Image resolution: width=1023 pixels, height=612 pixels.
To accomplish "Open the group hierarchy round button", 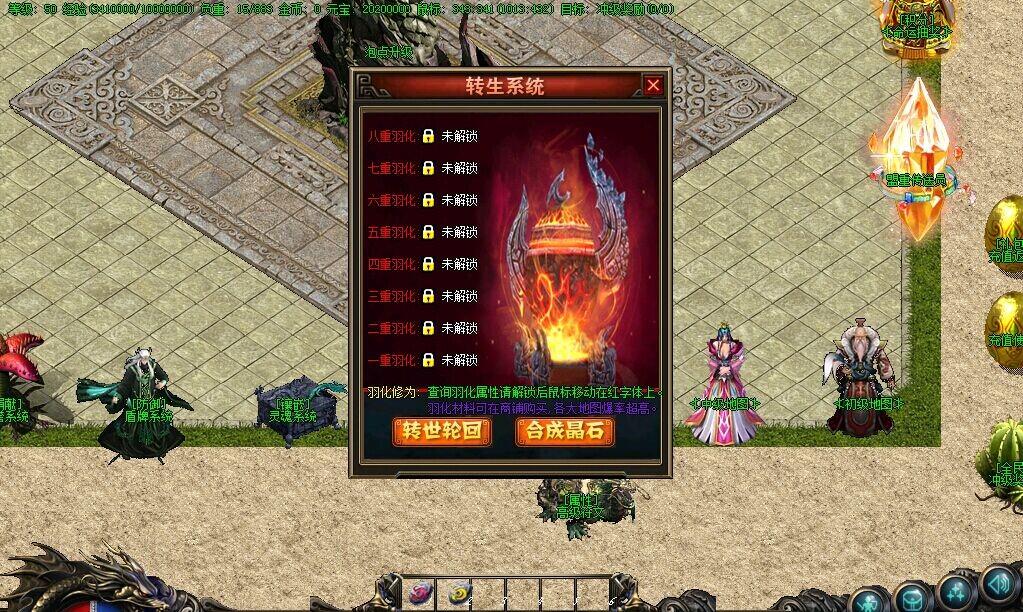I will click(957, 591).
